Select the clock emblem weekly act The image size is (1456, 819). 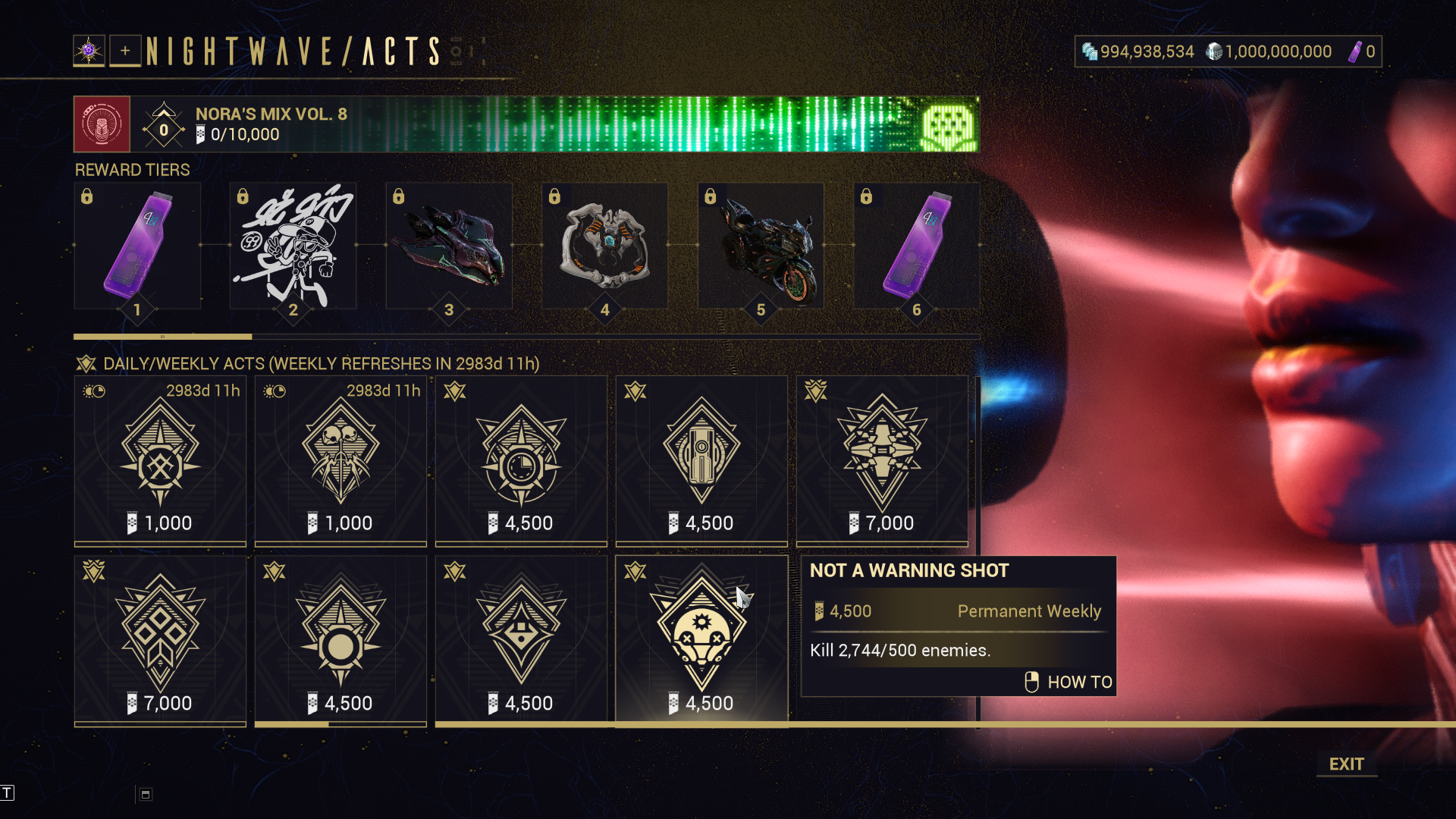click(521, 460)
